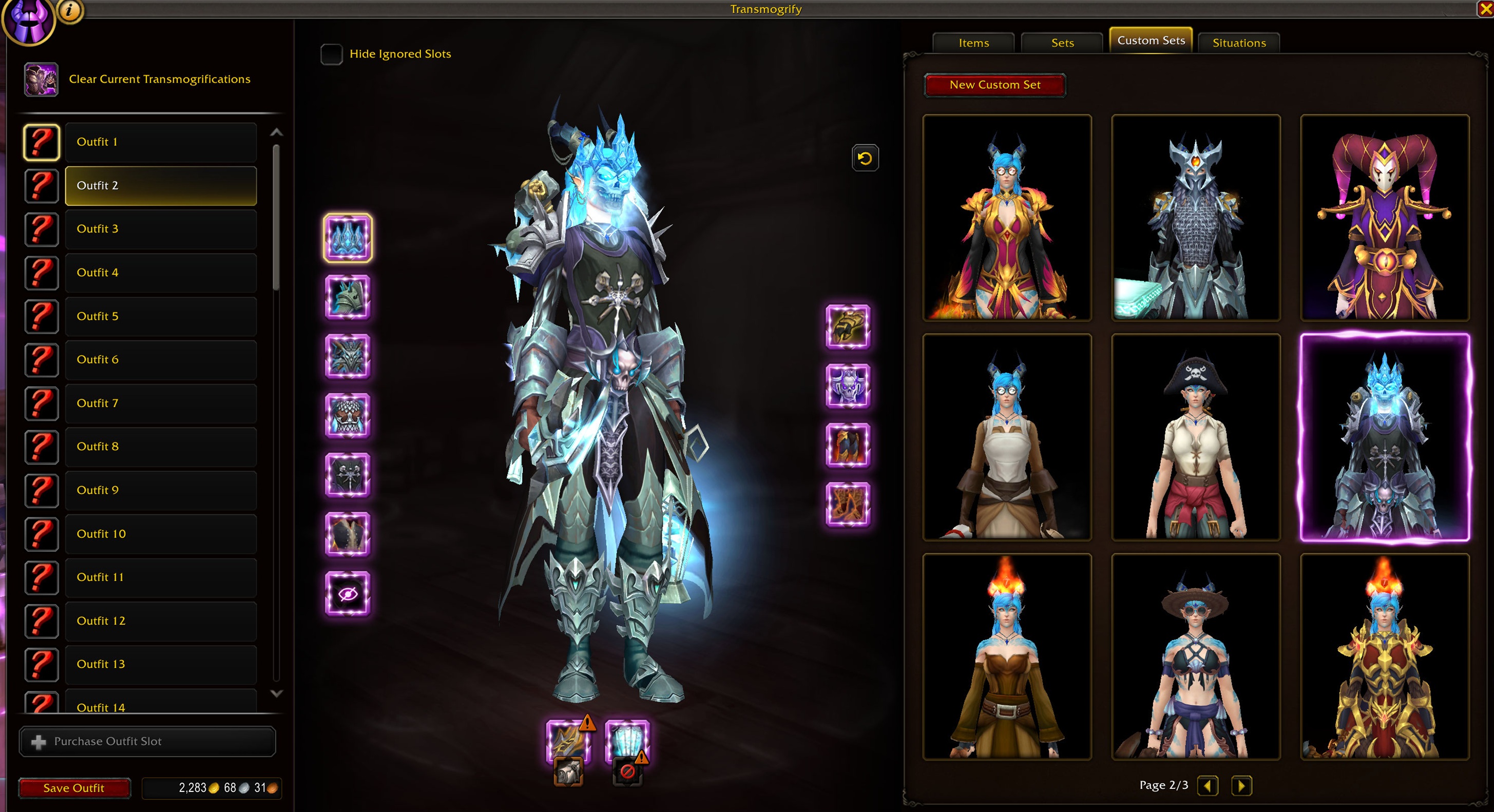Toggle Hide Ignored Slots checkbox
1494x812 pixels.
click(x=332, y=54)
